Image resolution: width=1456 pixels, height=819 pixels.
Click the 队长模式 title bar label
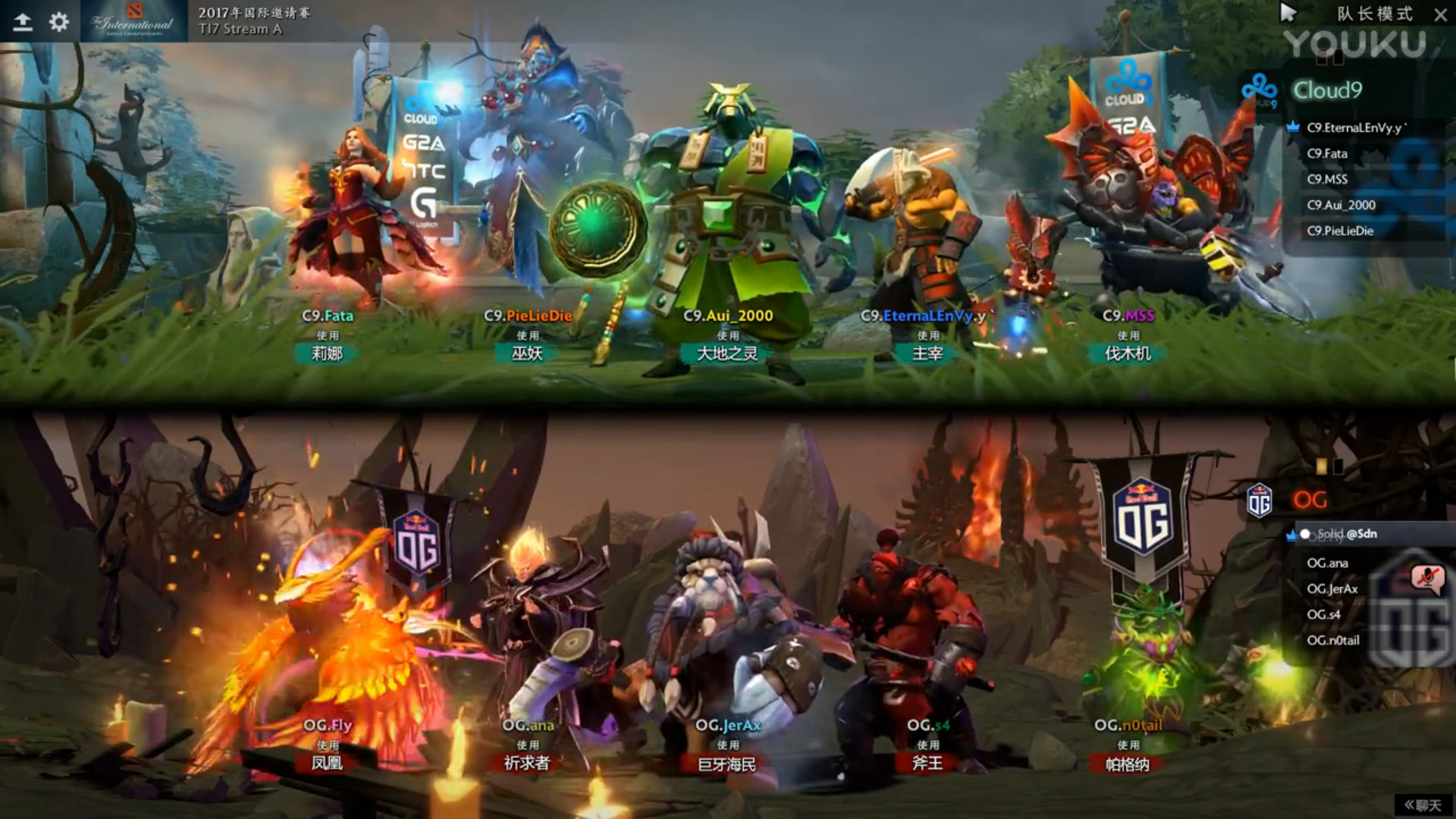1374,14
